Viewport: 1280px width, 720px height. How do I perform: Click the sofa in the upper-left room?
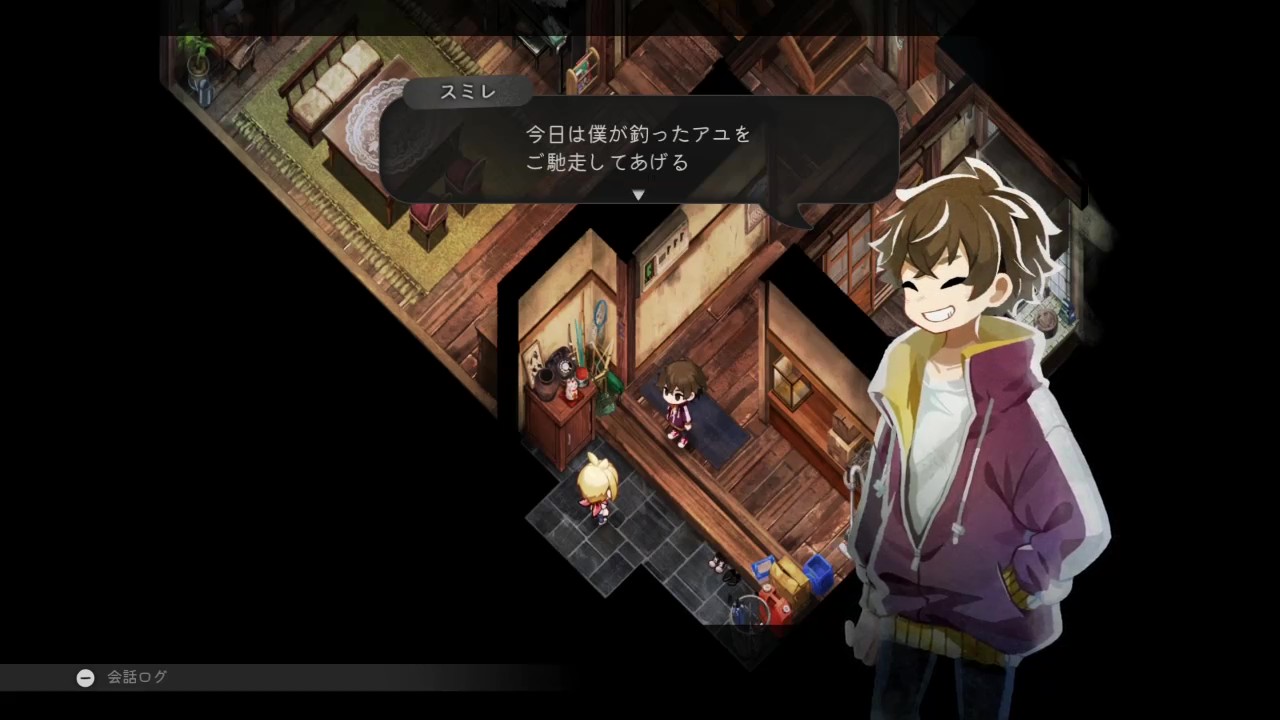(330, 85)
